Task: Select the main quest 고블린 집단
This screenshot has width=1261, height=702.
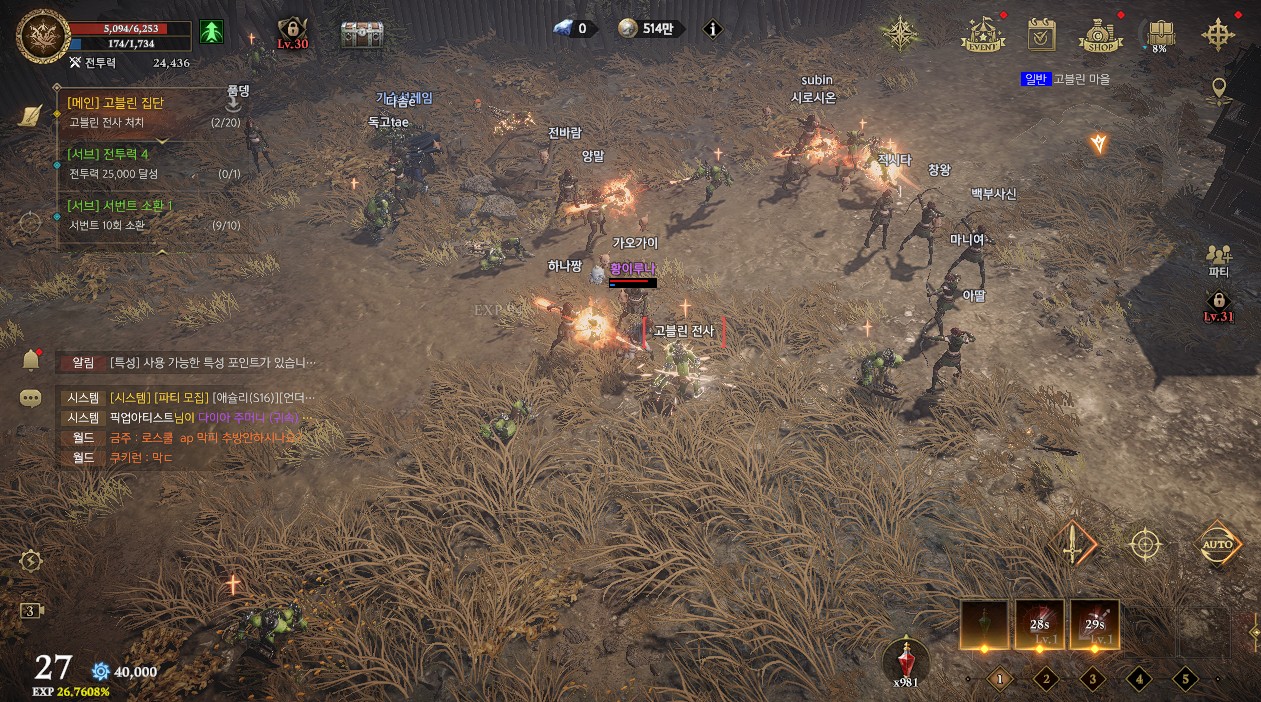Action: 115,102
